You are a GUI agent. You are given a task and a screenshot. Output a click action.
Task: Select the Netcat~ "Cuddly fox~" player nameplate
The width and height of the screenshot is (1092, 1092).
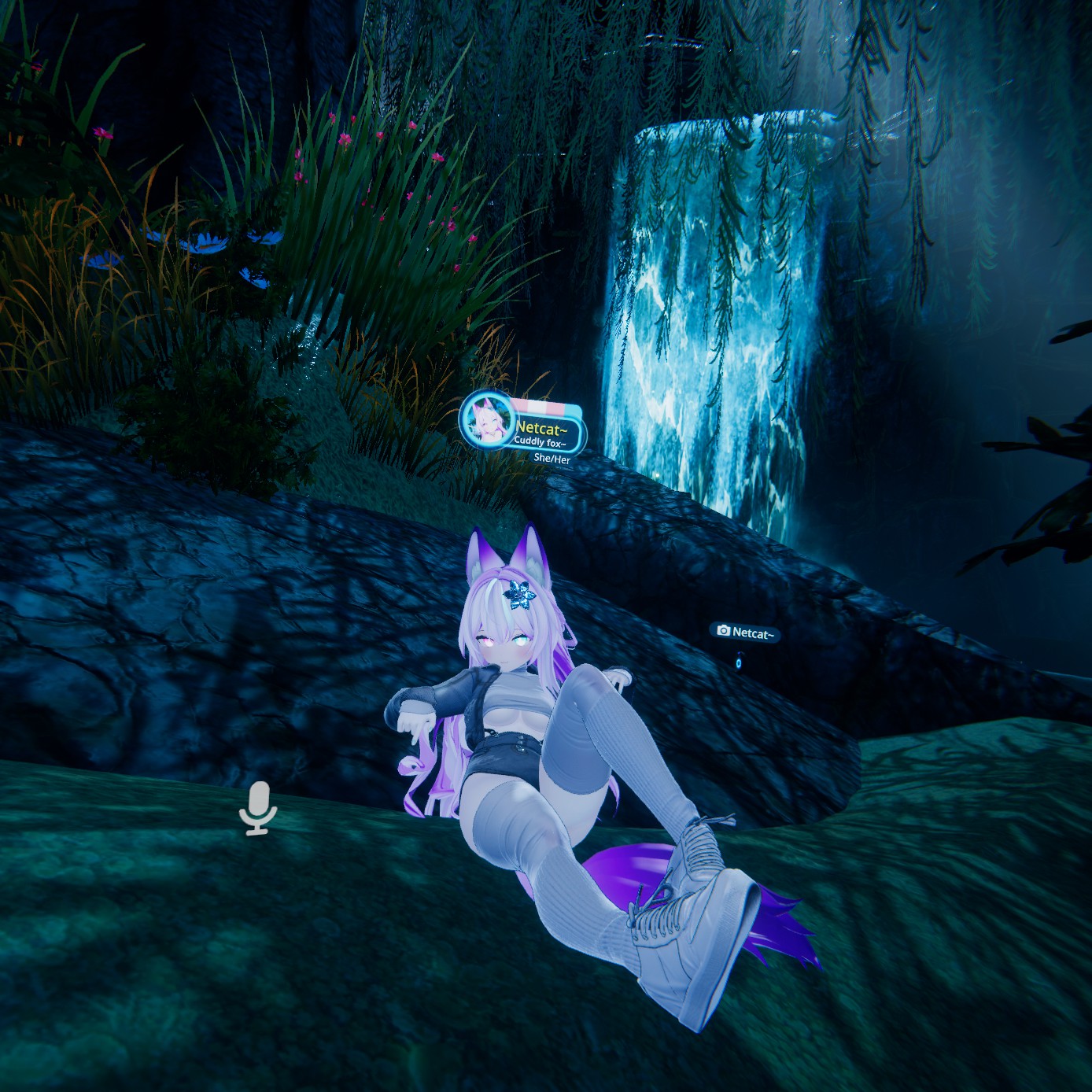[x=543, y=432]
